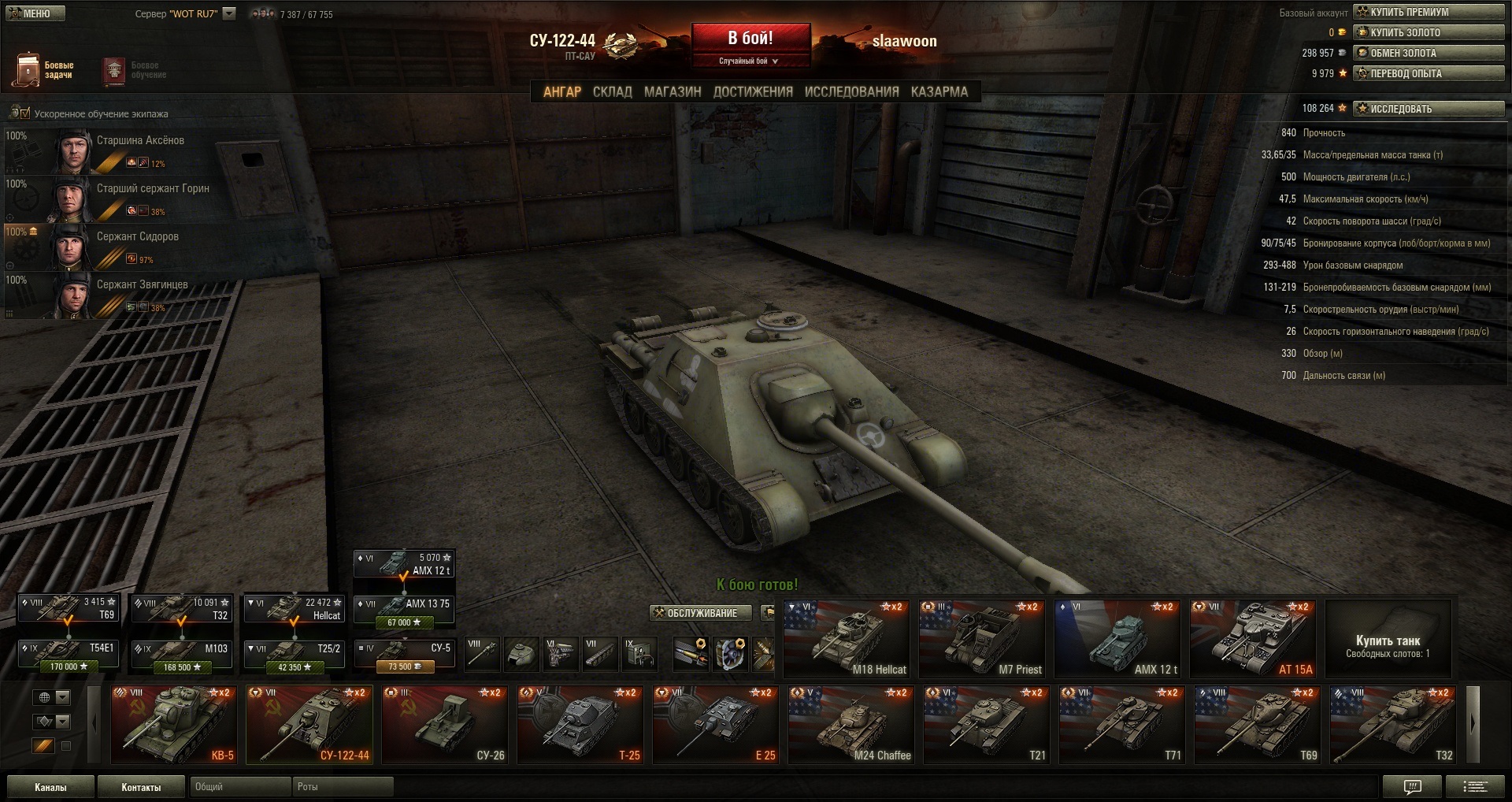Select the КВ-5 tank in carousel
Viewport: 1512px width, 802px height.
[x=174, y=724]
